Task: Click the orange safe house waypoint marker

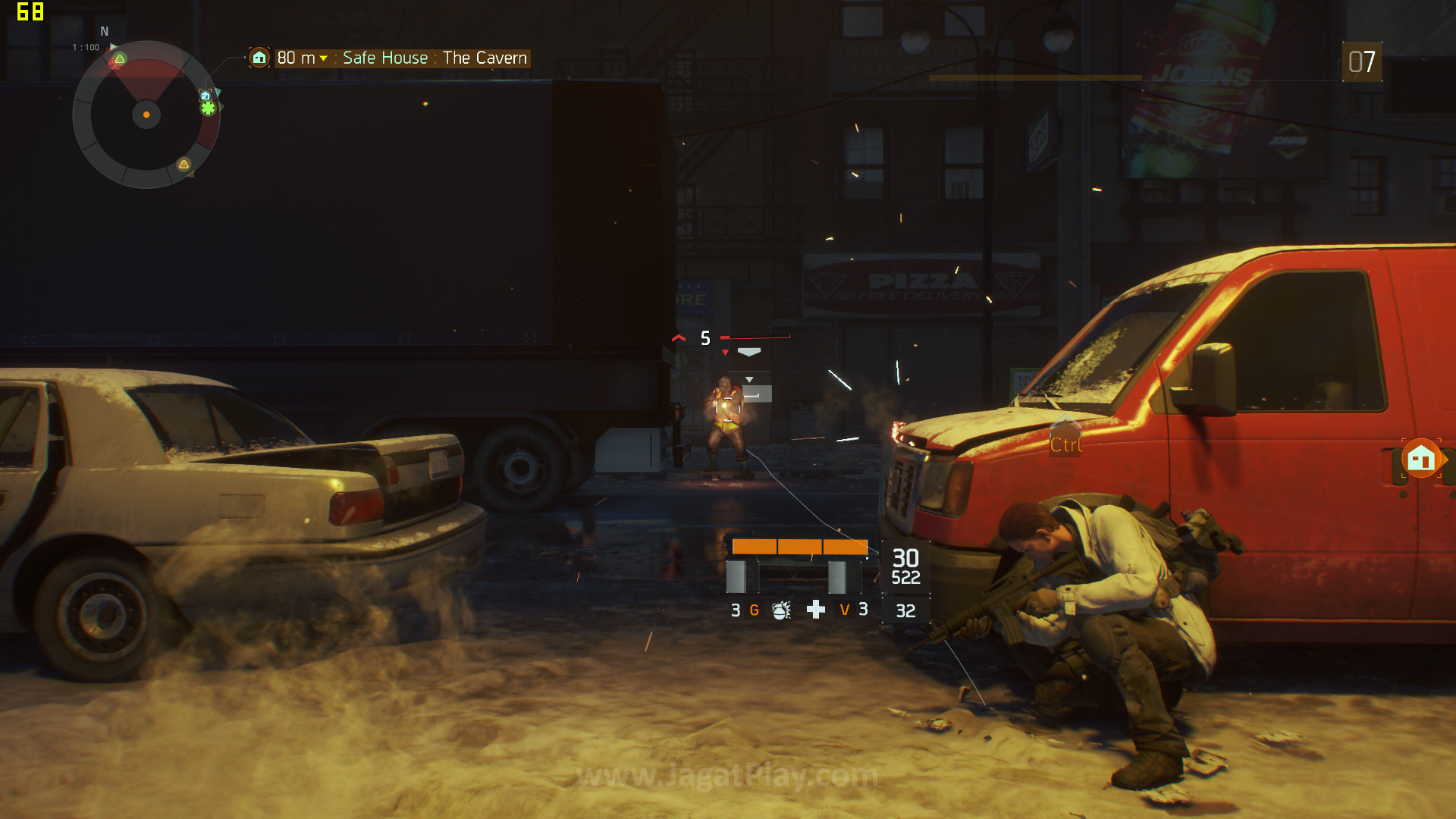Action: click(x=1421, y=458)
